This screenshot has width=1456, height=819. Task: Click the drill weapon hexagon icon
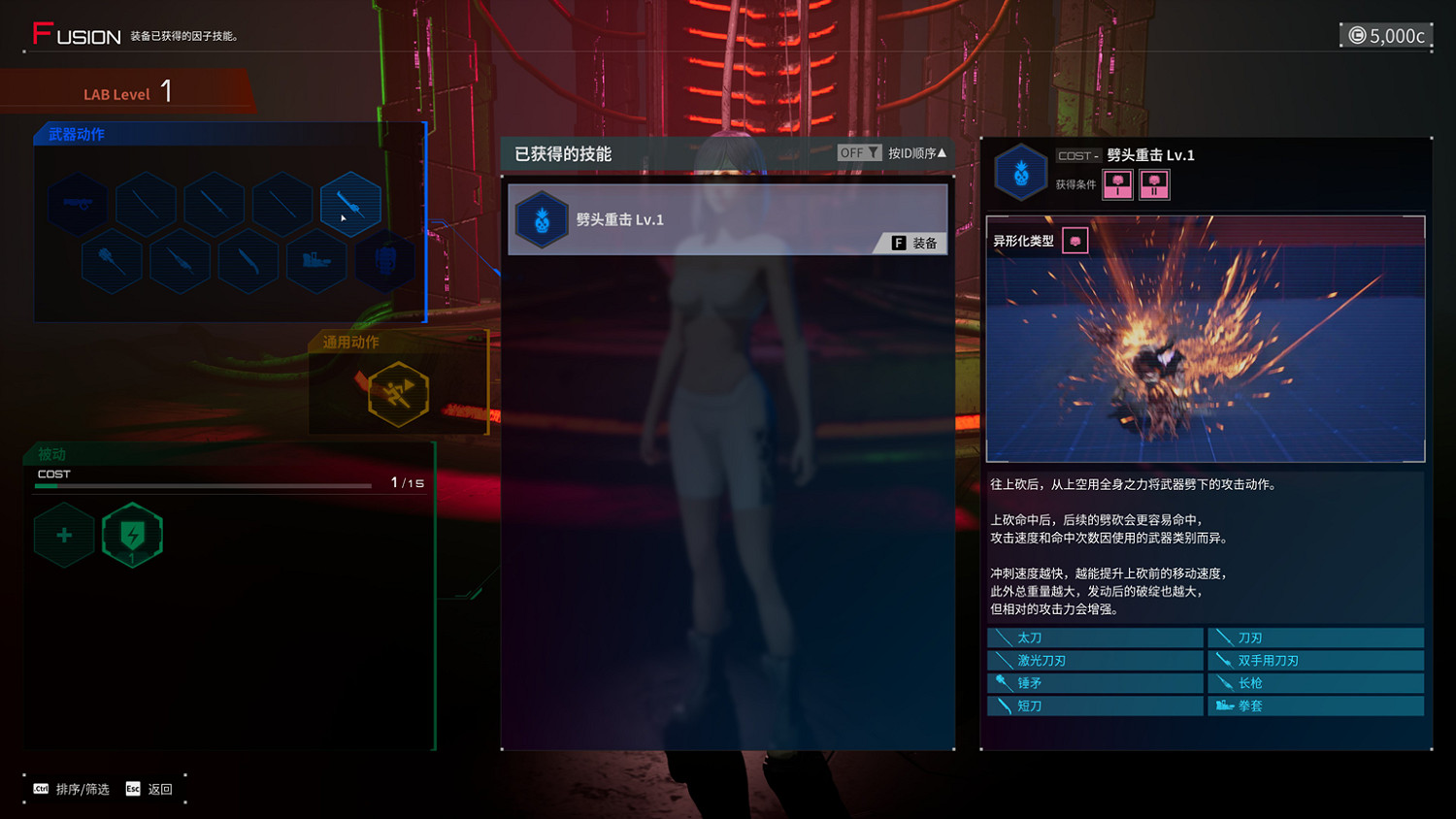[x=181, y=260]
